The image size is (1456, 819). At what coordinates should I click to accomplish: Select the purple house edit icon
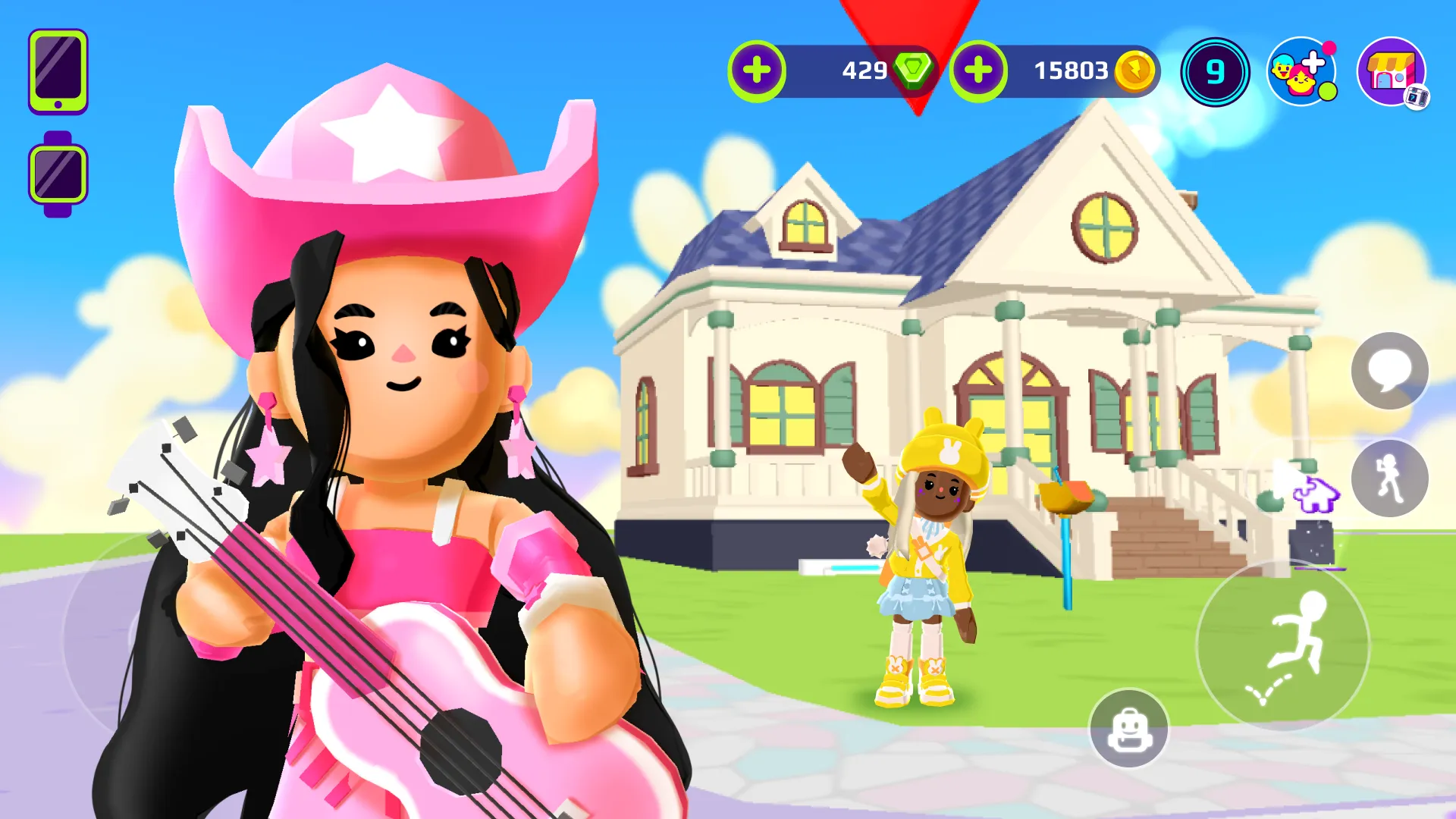(x=1319, y=494)
